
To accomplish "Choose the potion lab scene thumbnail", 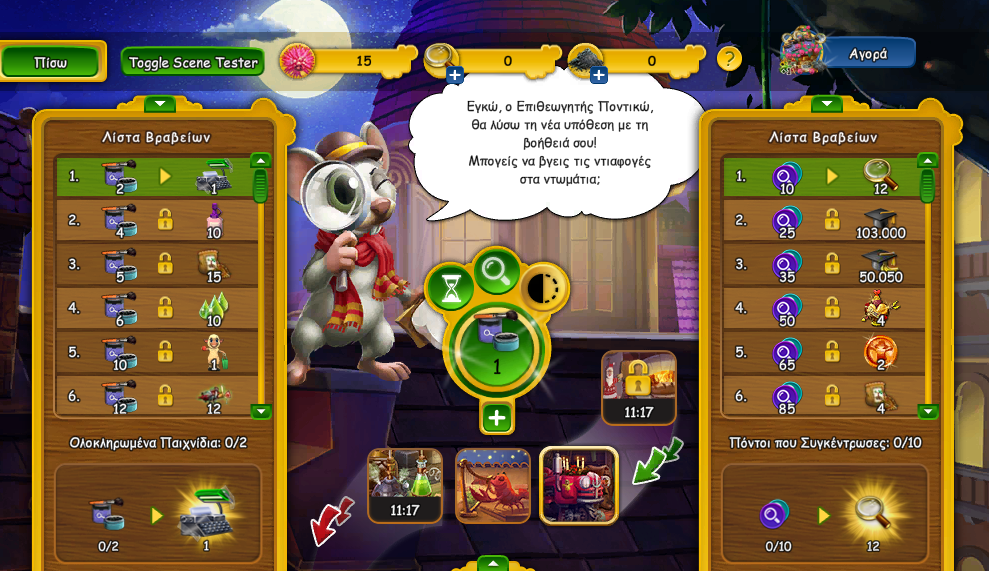I will point(405,485).
